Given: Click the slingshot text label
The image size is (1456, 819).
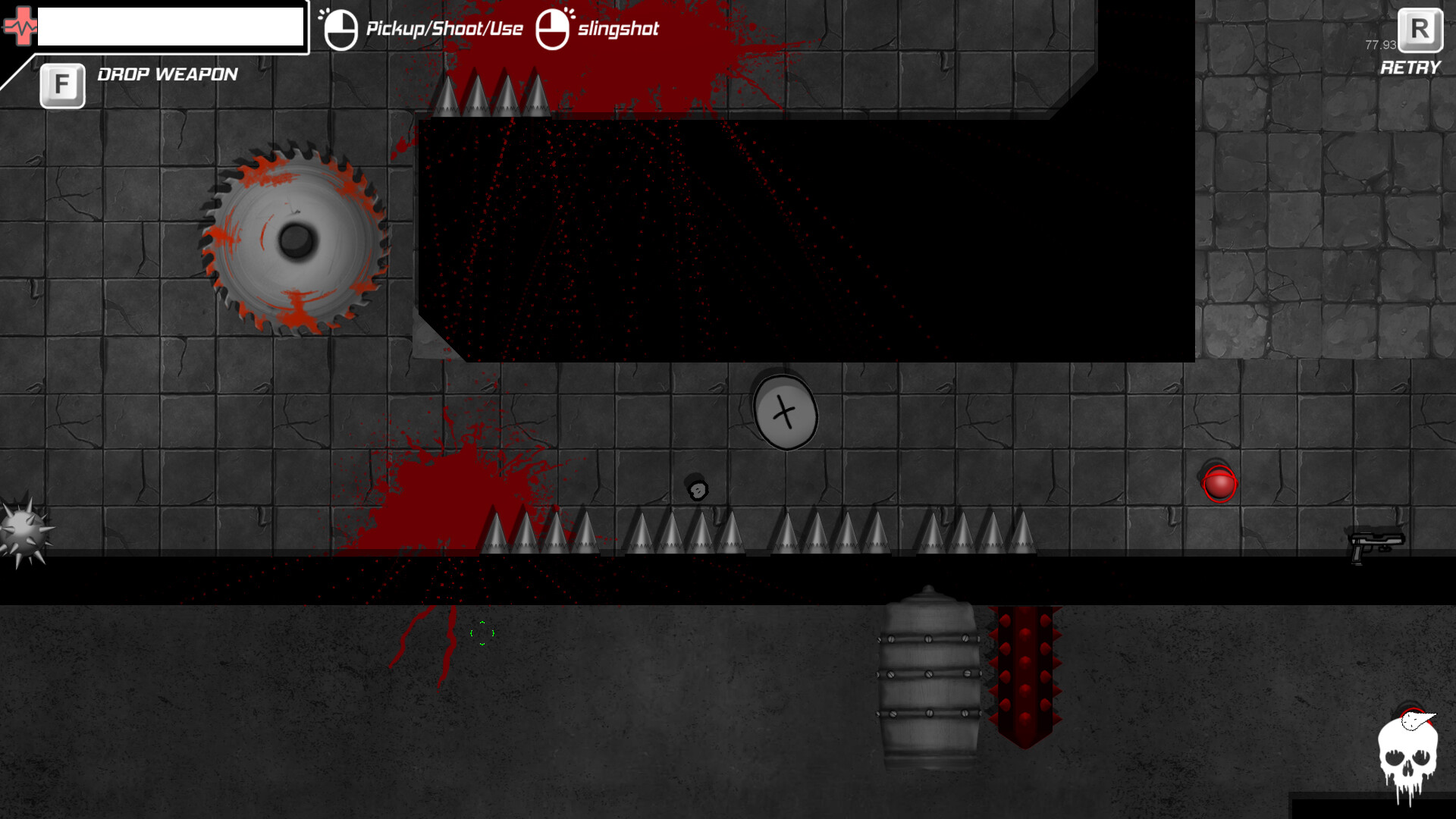Looking at the screenshot, I should [x=617, y=30].
